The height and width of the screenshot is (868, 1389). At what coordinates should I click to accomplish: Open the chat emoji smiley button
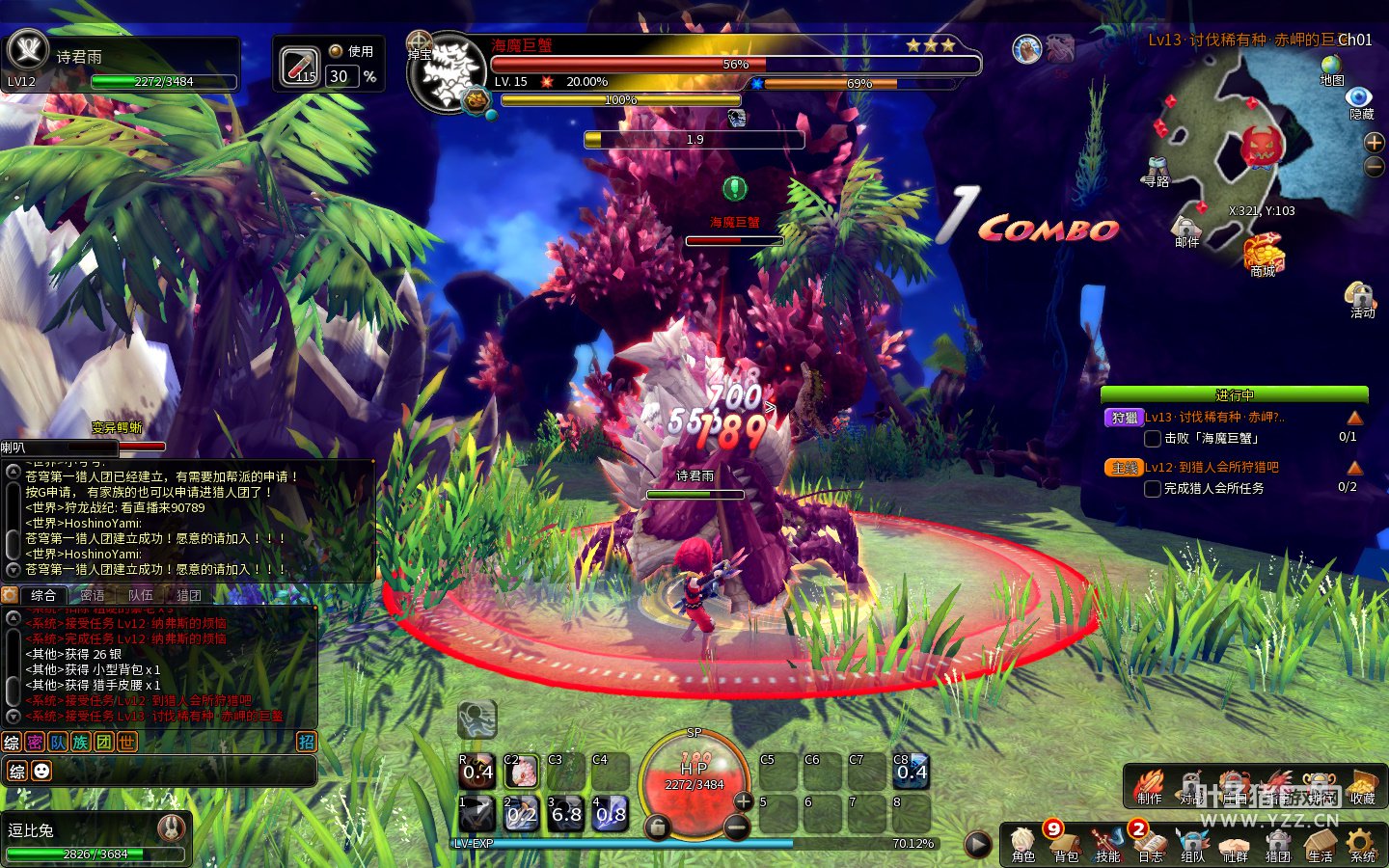pos(41,771)
